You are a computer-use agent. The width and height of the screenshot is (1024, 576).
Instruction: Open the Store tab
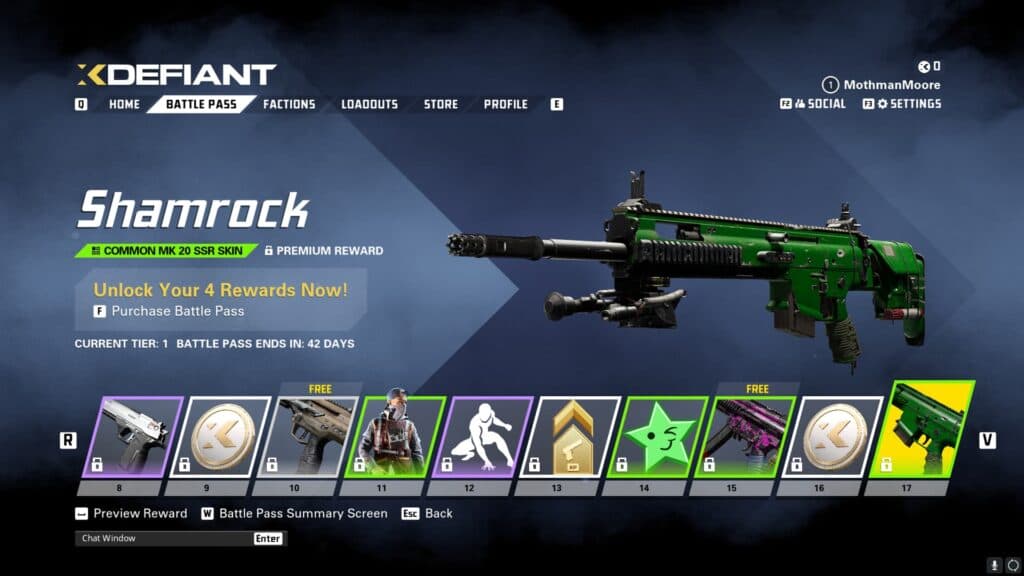click(x=441, y=104)
